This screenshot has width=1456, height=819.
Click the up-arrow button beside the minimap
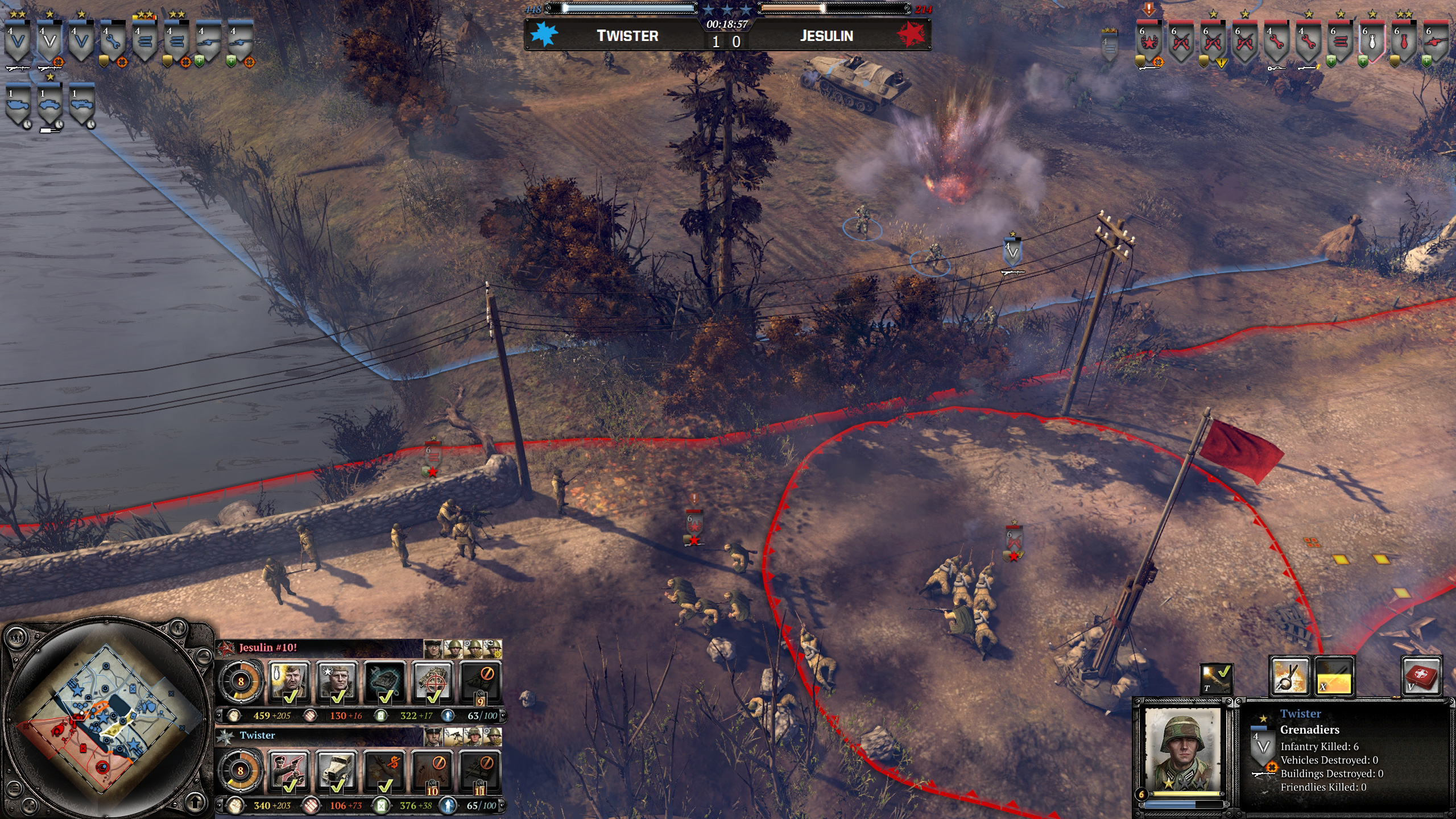click(195, 802)
